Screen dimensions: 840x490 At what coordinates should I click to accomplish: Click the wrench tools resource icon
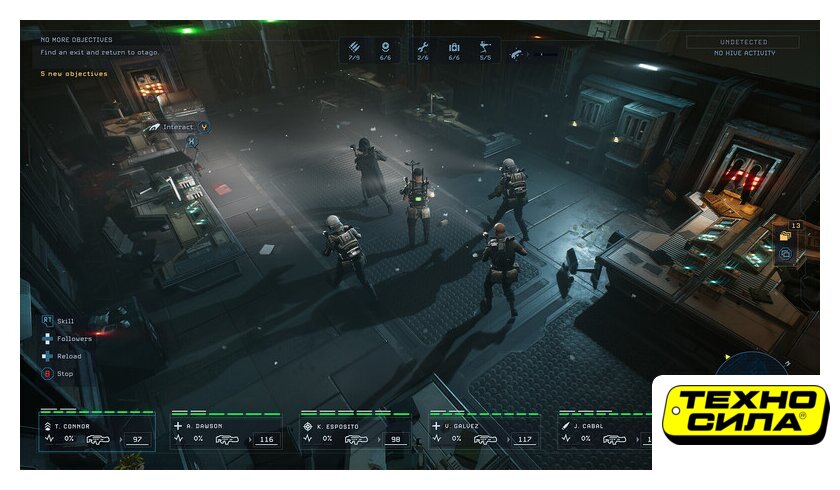pyautogui.click(x=422, y=46)
